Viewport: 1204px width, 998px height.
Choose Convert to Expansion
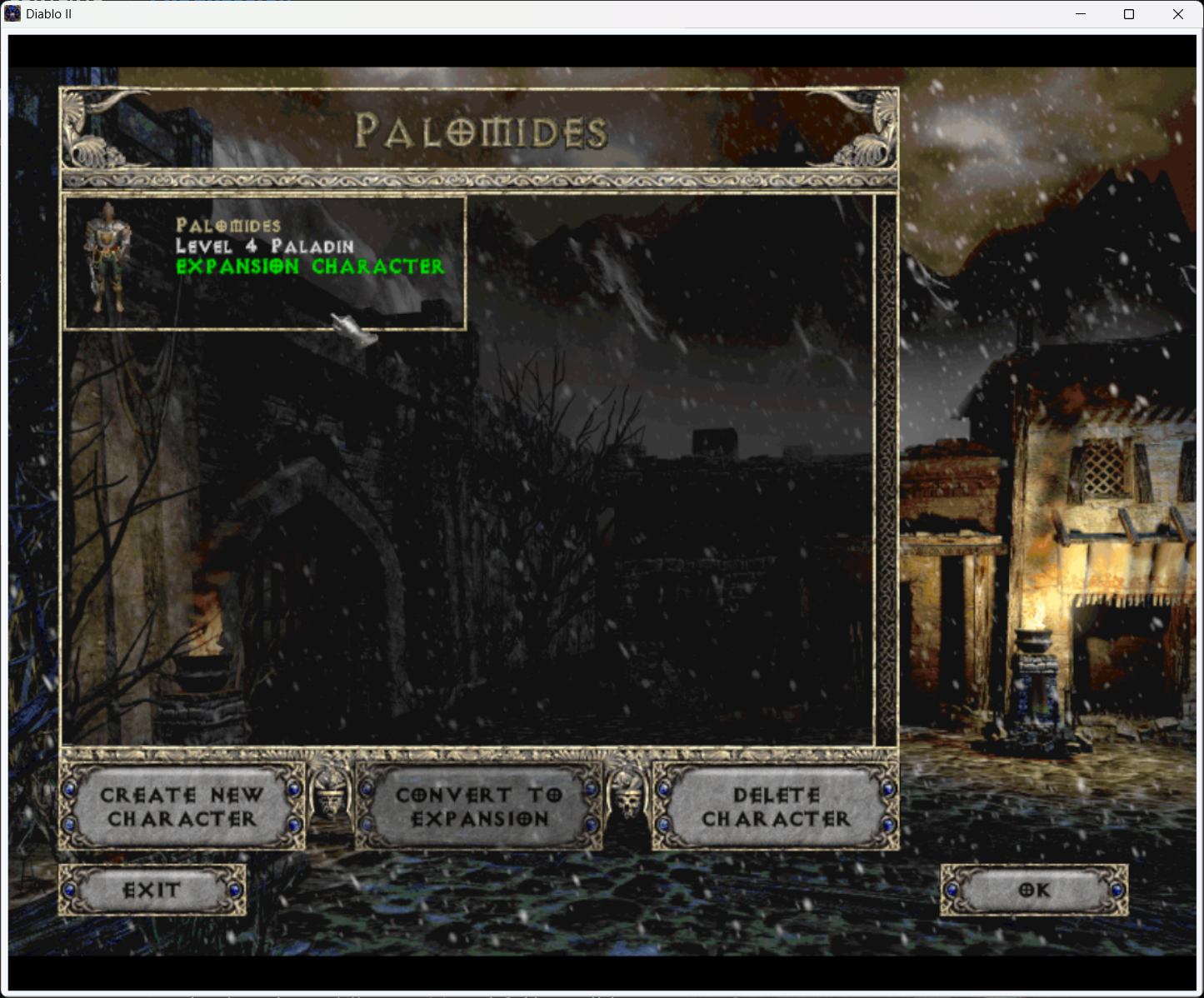479,806
